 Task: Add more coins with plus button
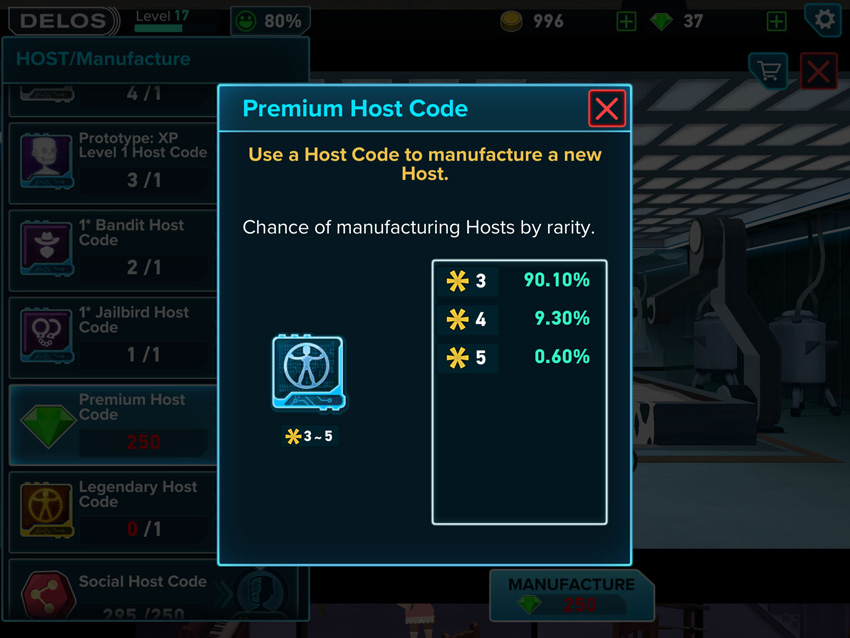[x=626, y=21]
